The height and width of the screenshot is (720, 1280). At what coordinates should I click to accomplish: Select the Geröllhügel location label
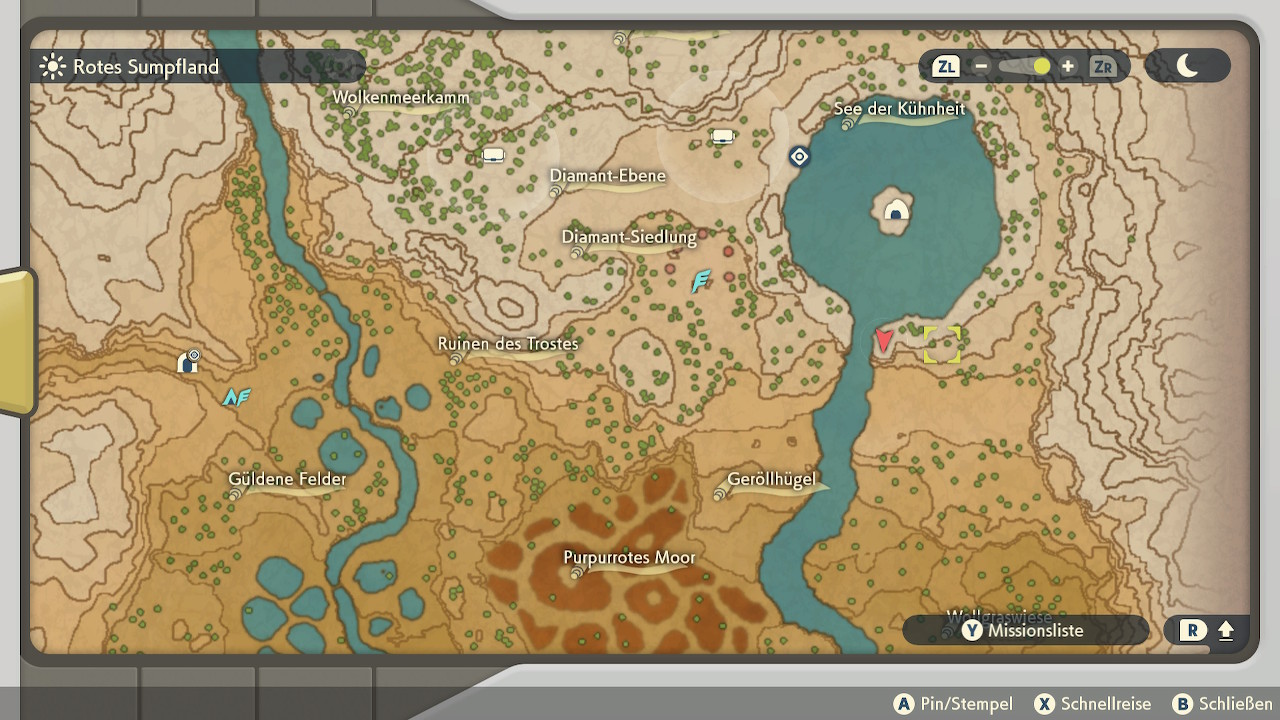click(771, 480)
